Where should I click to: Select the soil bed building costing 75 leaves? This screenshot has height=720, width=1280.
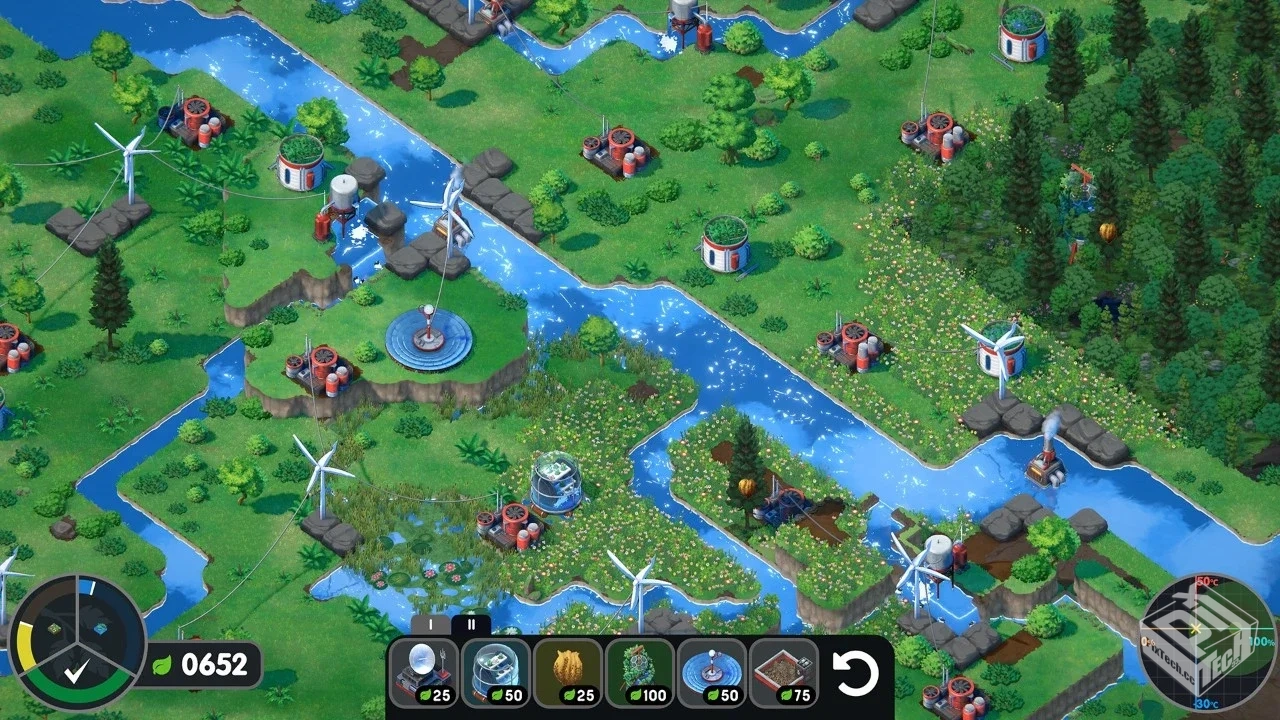(780, 669)
